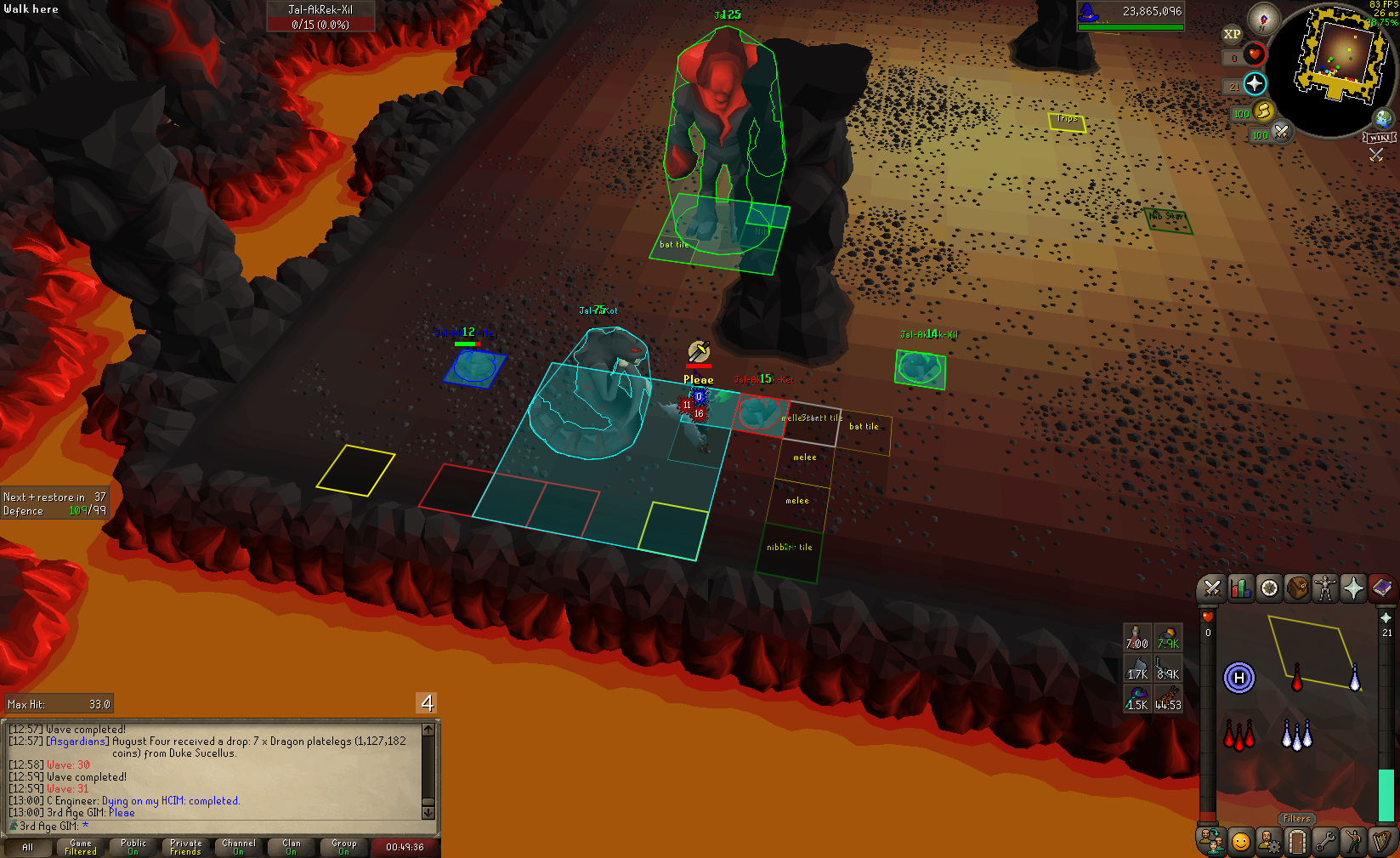Click the Wiki lookup banner
The width and height of the screenshot is (1400, 858).
[1379, 138]
